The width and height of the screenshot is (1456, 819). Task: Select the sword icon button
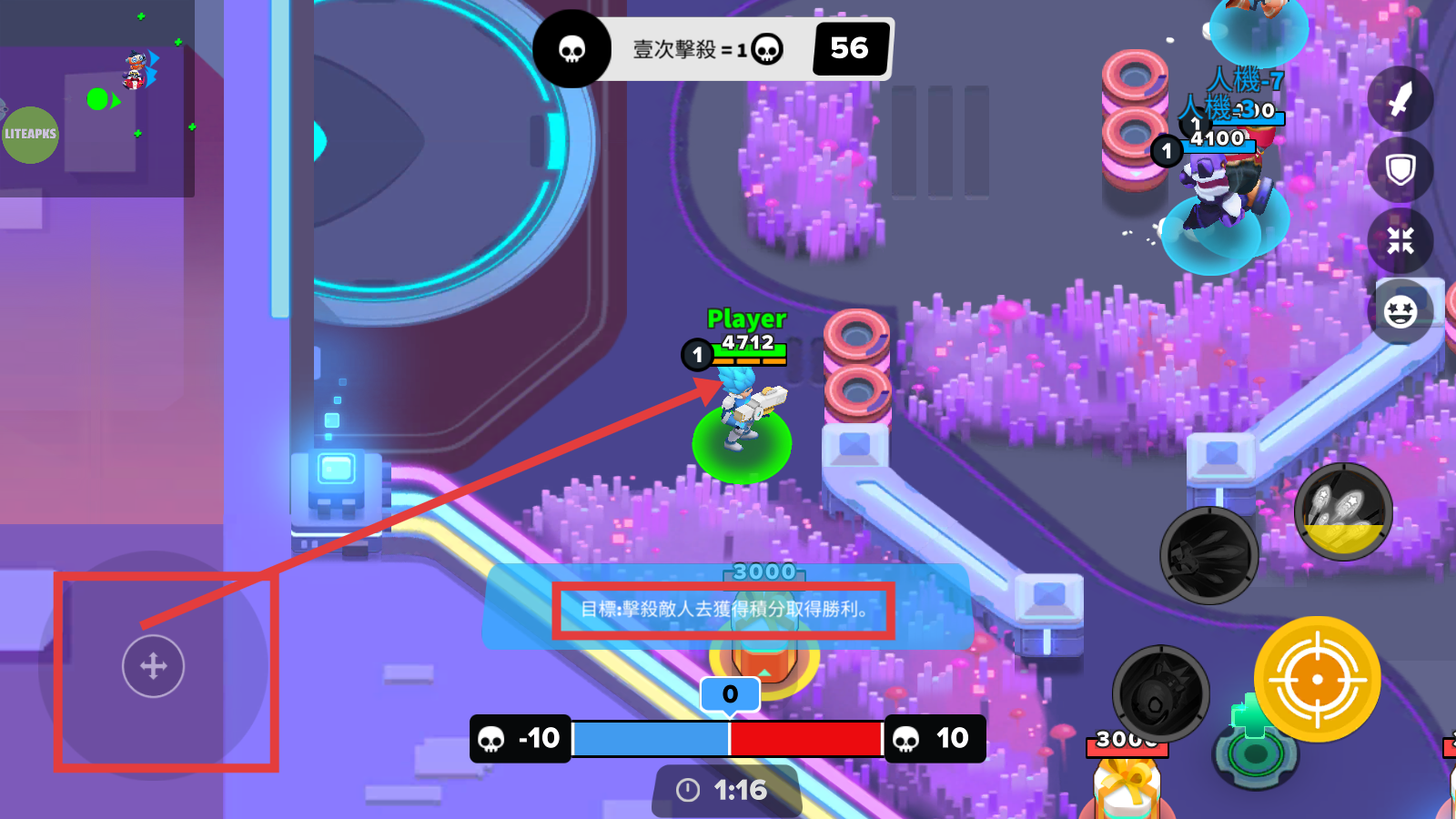pyautogui.click(x=1400, y=99)
